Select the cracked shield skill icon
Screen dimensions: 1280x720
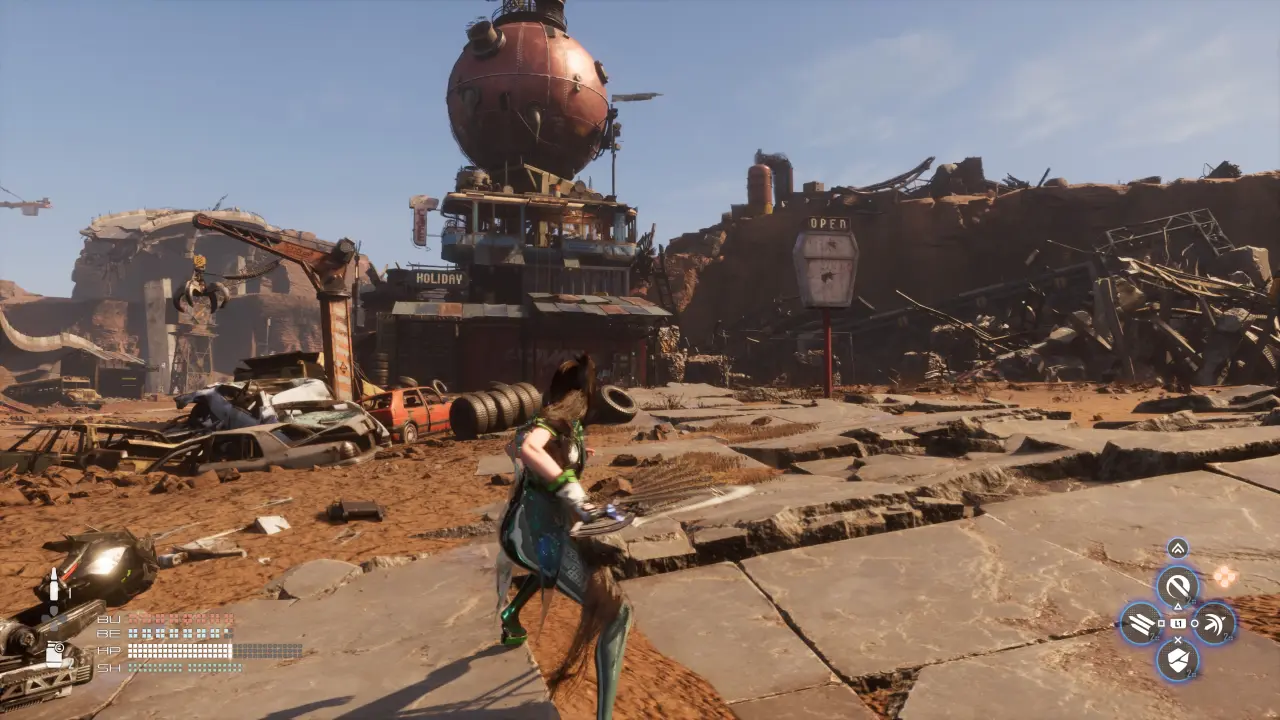click(1177, 660)
